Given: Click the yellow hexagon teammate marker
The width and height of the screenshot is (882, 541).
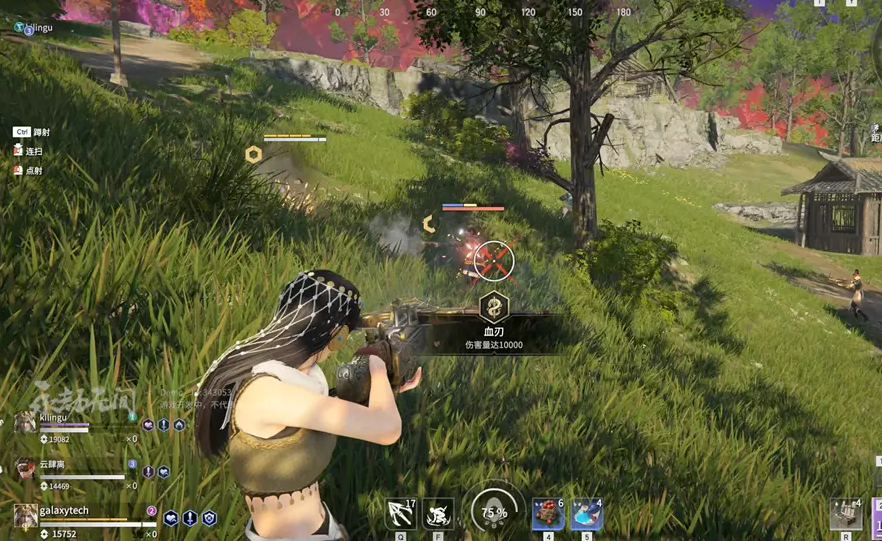Looking at the screenshot, I should point(254,154).
